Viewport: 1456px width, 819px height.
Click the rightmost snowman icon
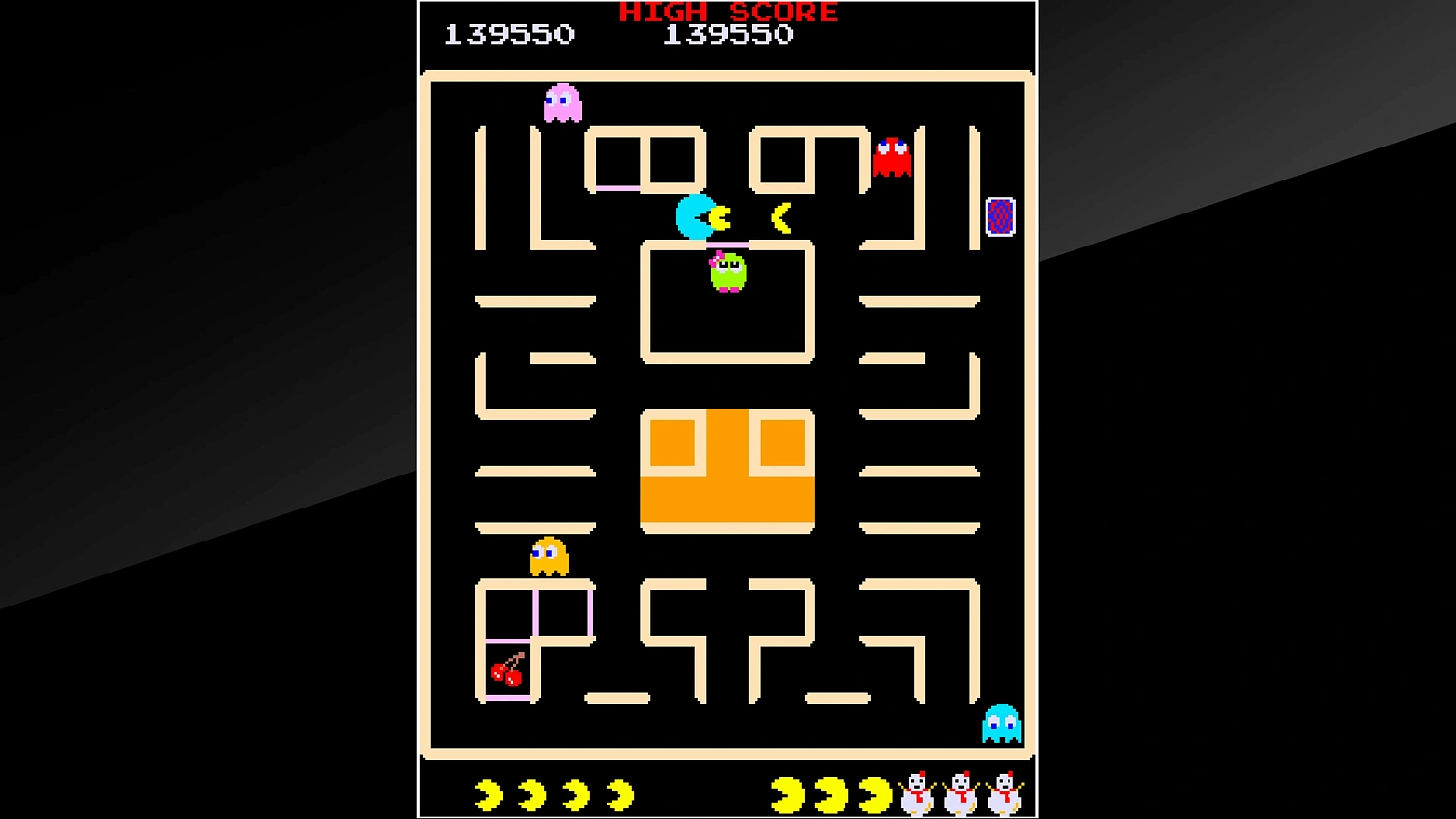pos(1006,796)
